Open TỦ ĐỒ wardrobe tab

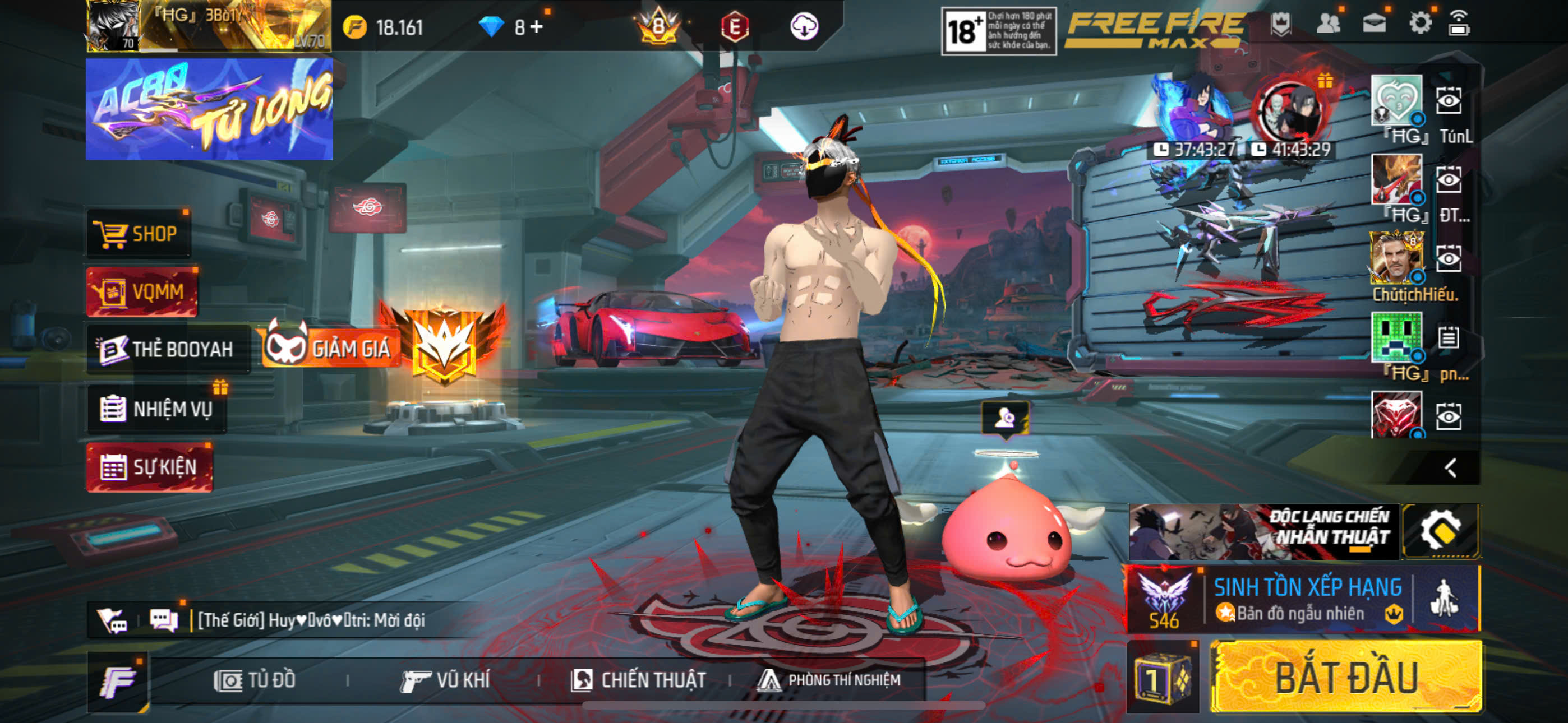tap(256, 680)
